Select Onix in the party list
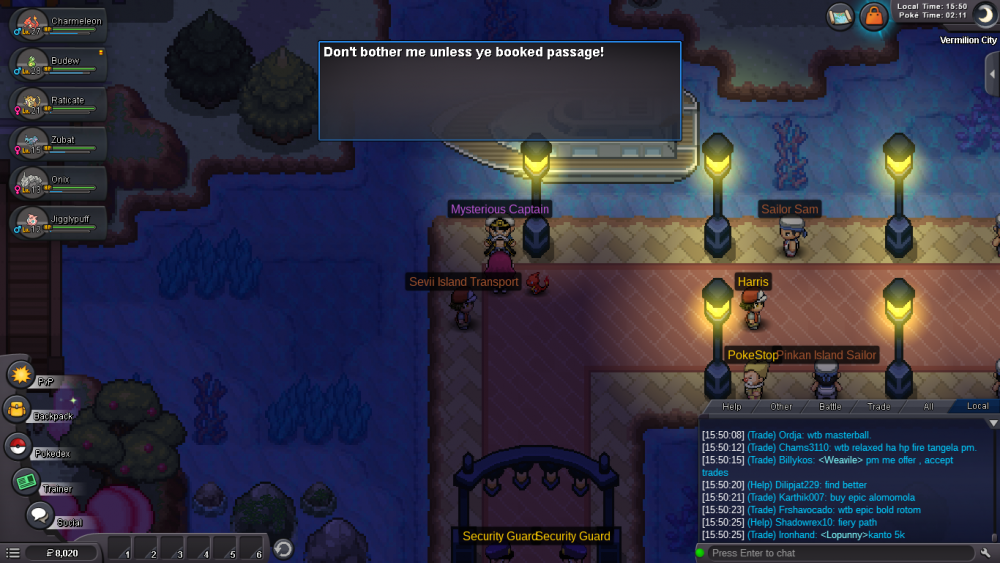Screen dimensions: 1000x563 pos(55,184)
